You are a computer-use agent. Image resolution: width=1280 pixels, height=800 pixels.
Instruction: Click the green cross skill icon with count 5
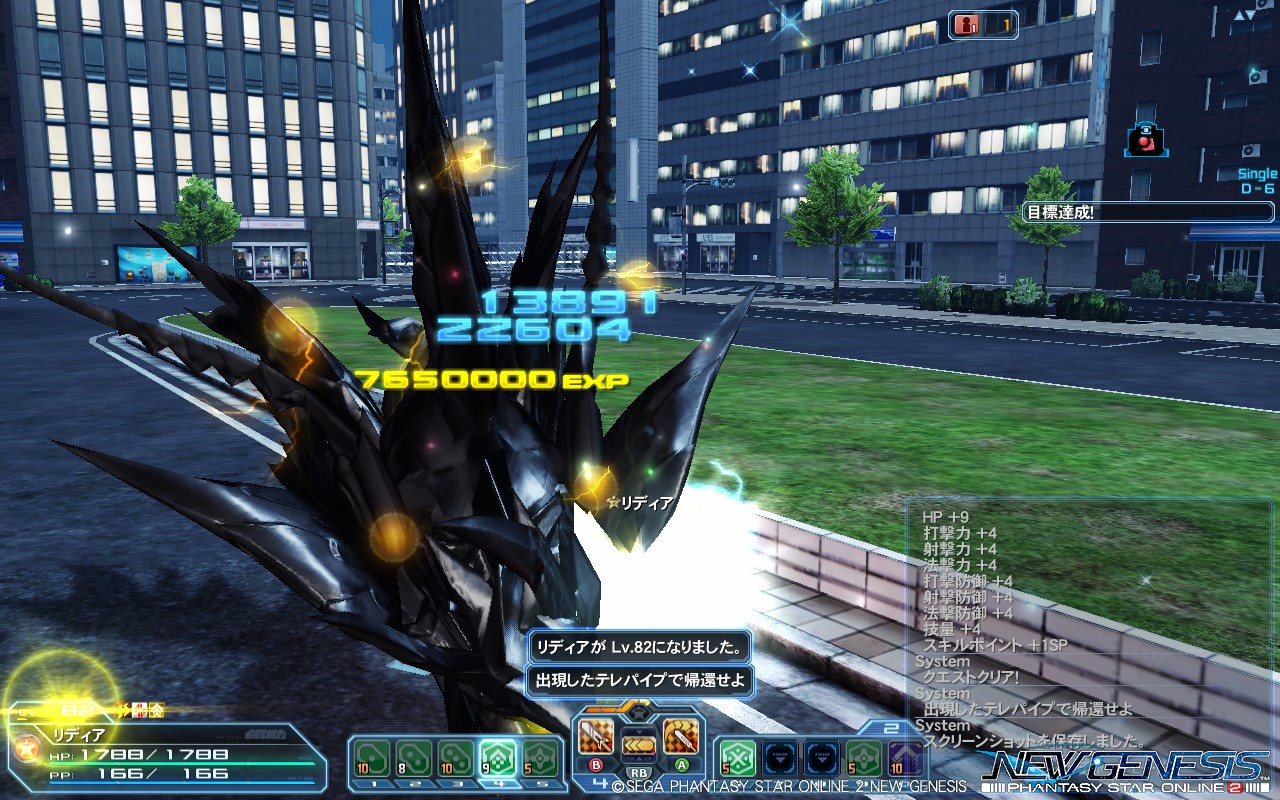pyautogui.click(x=738, y=757)
